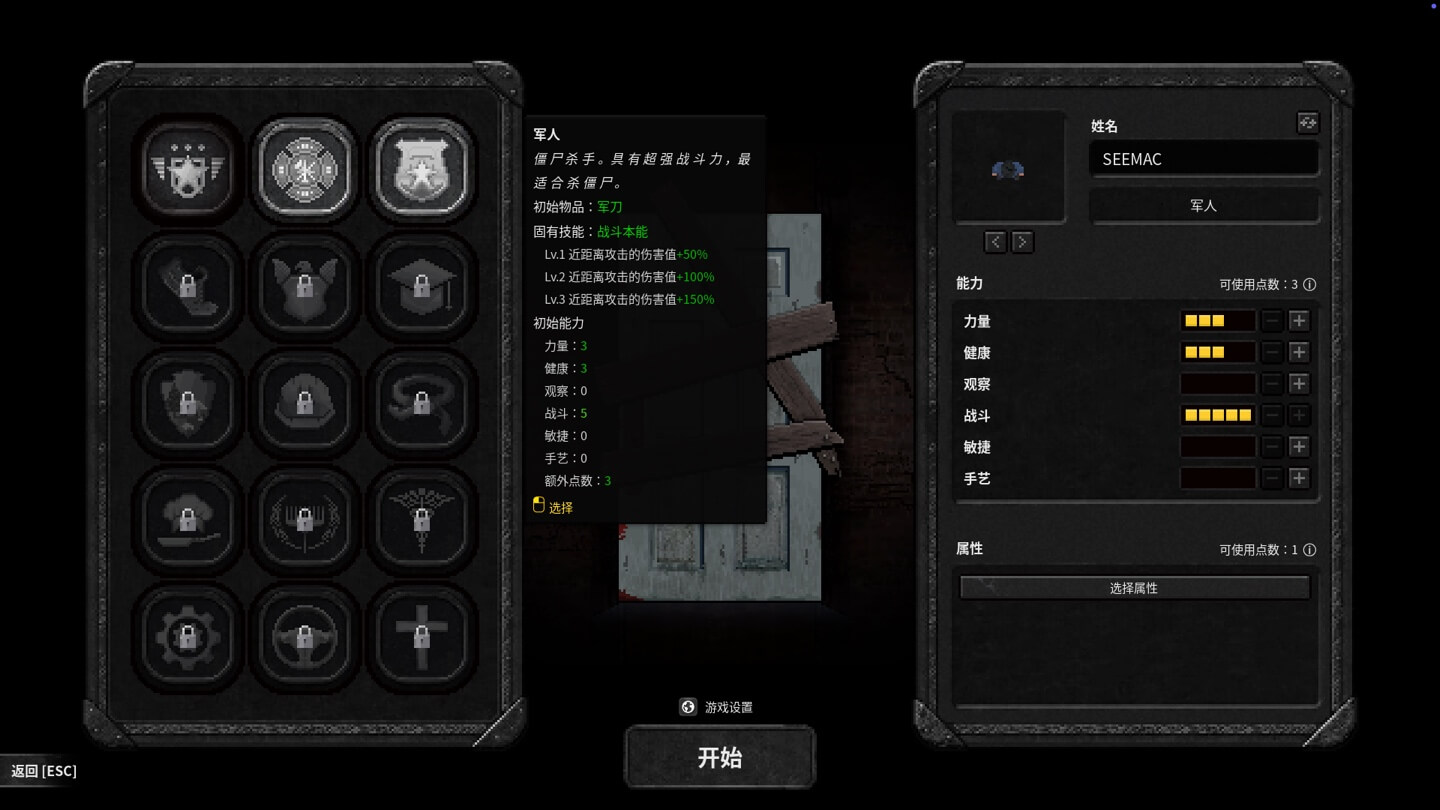Reduce 战斗 combat by one point
Screen dimensions: 1440x810
1272,415
